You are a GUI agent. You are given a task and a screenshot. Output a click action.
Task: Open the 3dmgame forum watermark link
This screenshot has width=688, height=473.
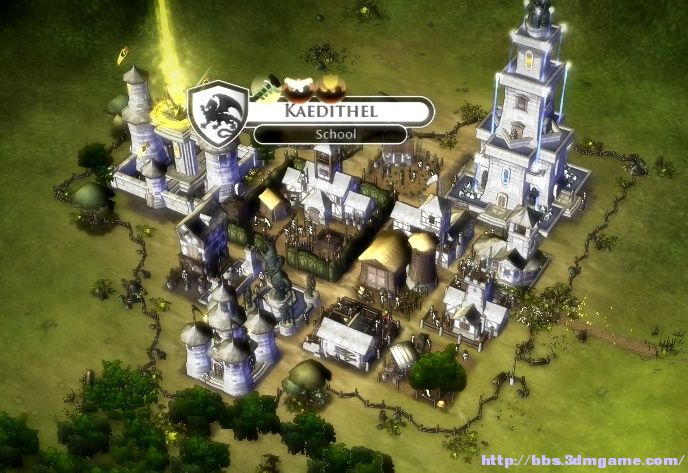tap(581, 462)
